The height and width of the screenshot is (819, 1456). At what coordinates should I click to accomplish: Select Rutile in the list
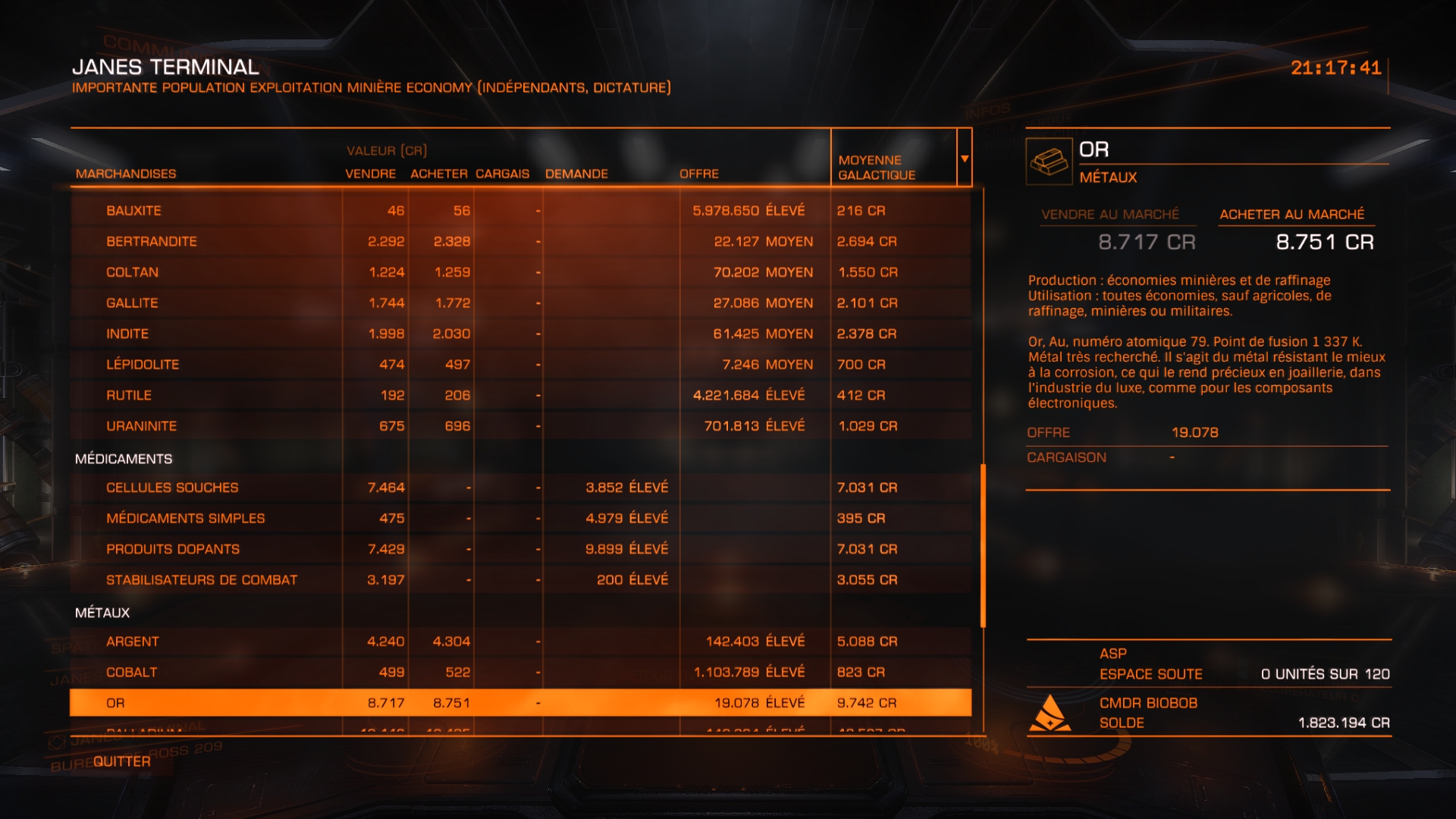point(129,395)
